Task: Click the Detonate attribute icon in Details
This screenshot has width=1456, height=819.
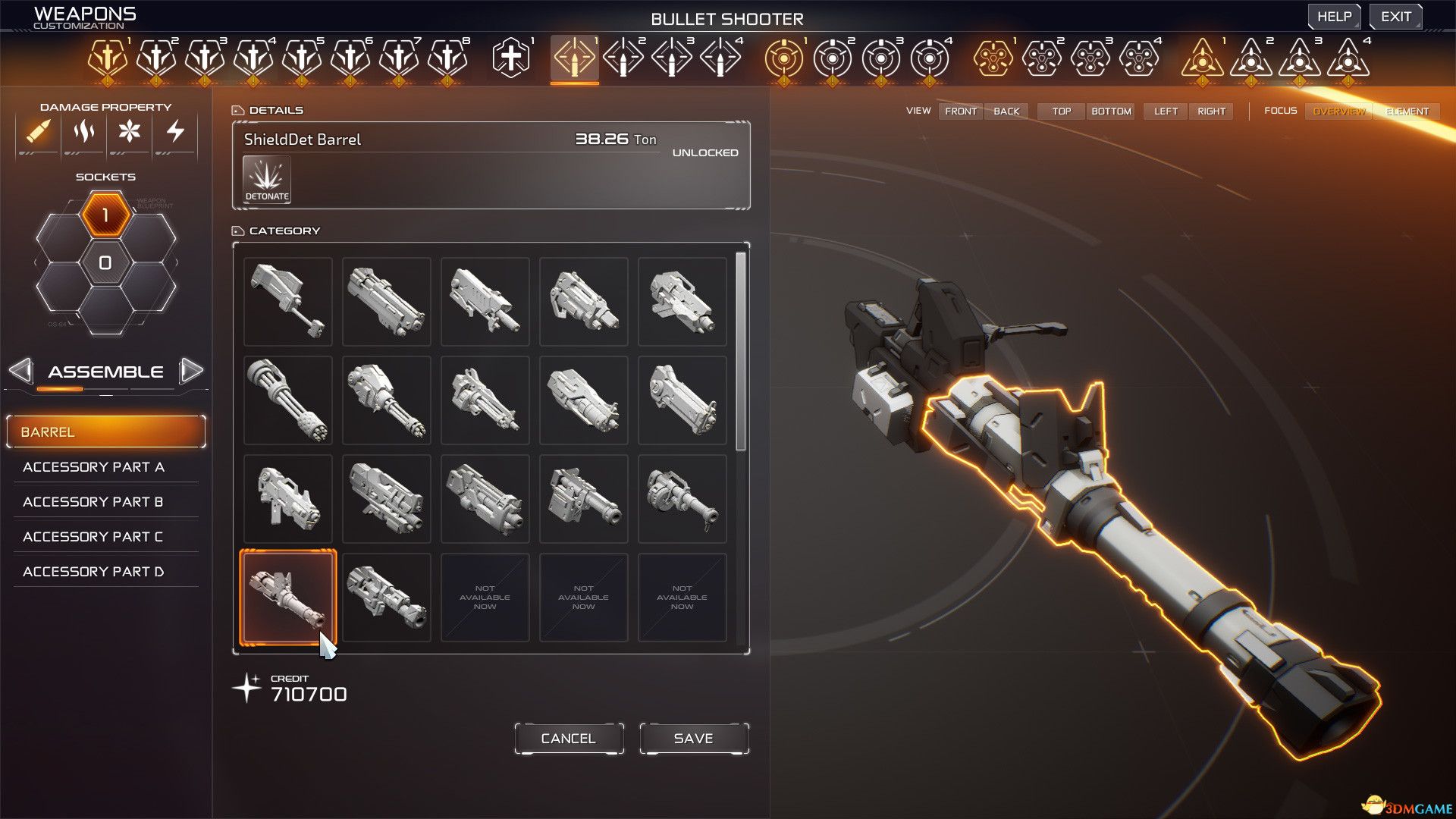Action: (x=265, y=179)
